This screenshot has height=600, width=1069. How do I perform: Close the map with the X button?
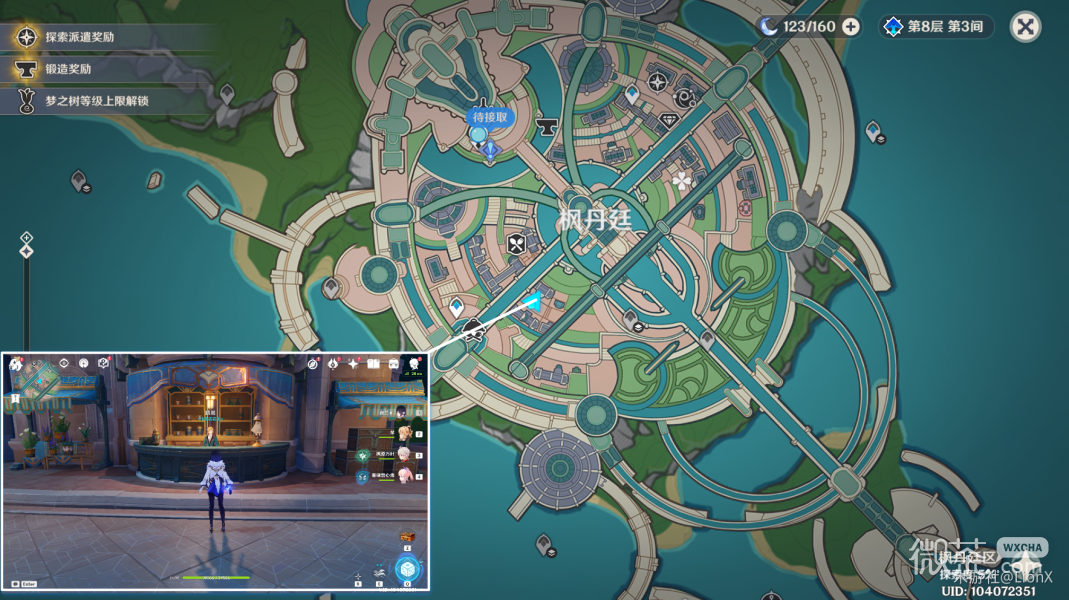point(1025,27)
